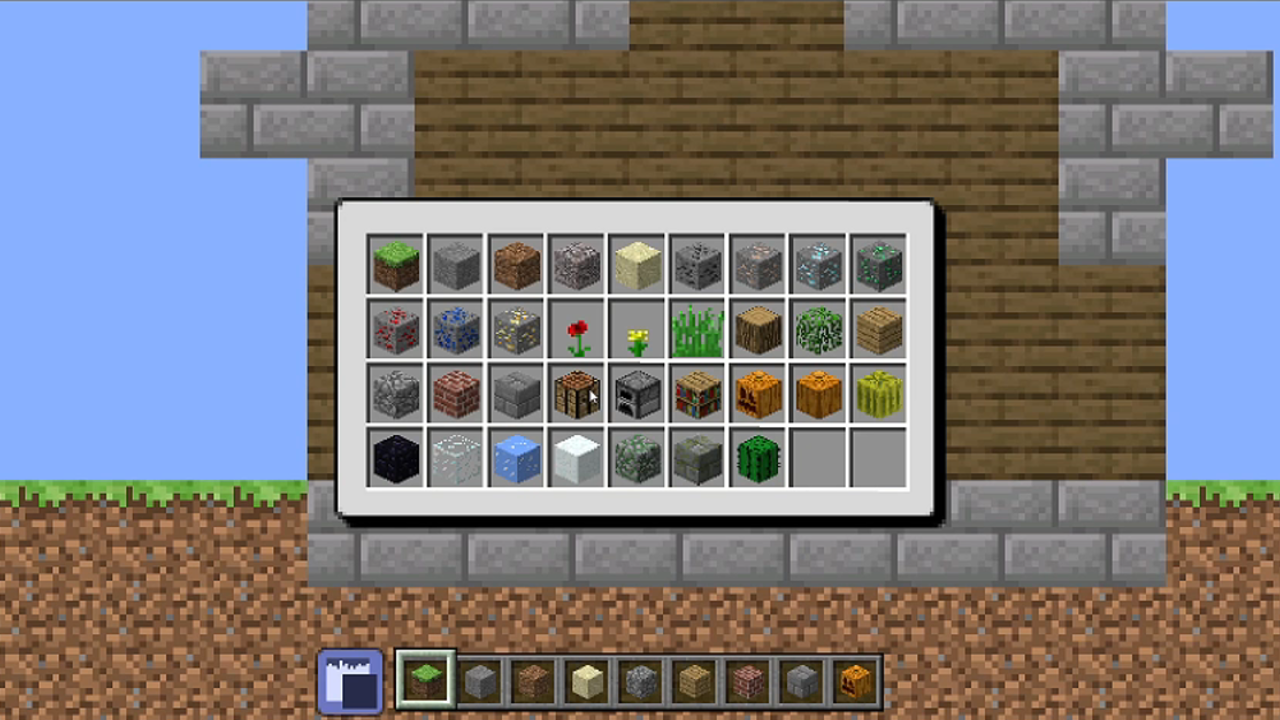Choose the cactus block
This screenshot has width=1280, height=720.
tap(757, 458)
